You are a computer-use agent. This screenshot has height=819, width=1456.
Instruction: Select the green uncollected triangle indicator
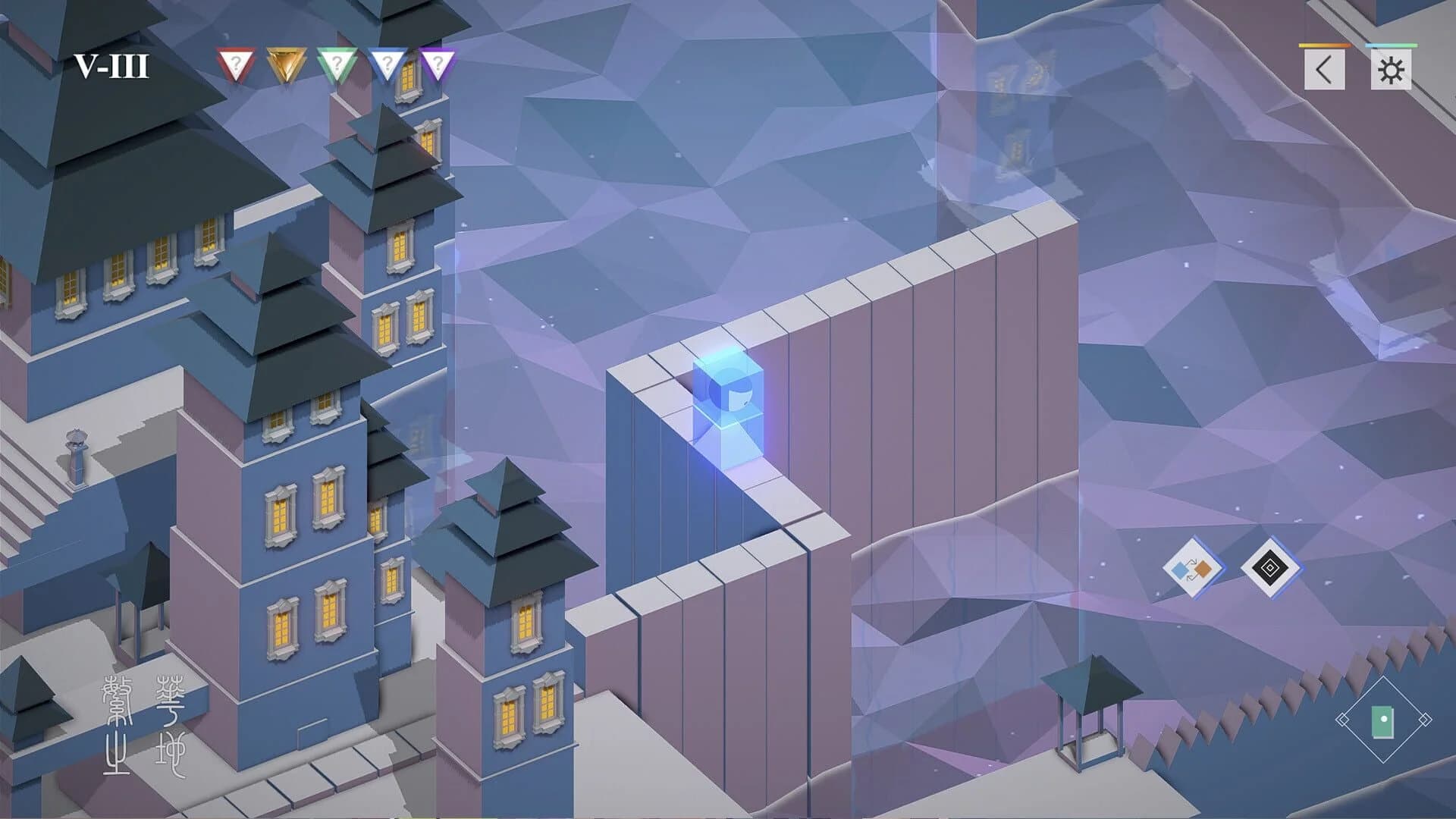[336, 62]
